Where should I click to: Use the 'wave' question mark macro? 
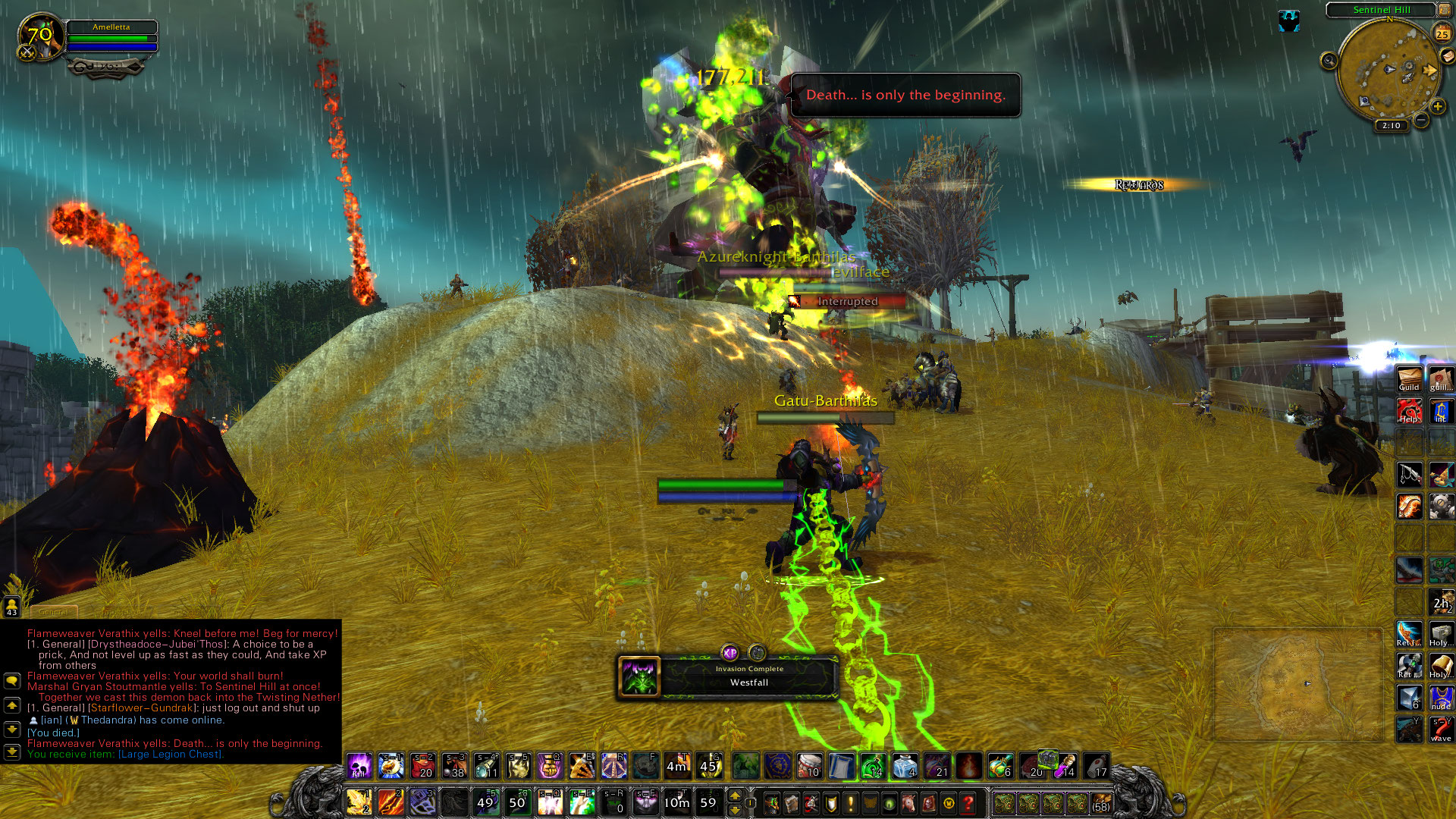pyautogui.click(x=1441, y=730)
